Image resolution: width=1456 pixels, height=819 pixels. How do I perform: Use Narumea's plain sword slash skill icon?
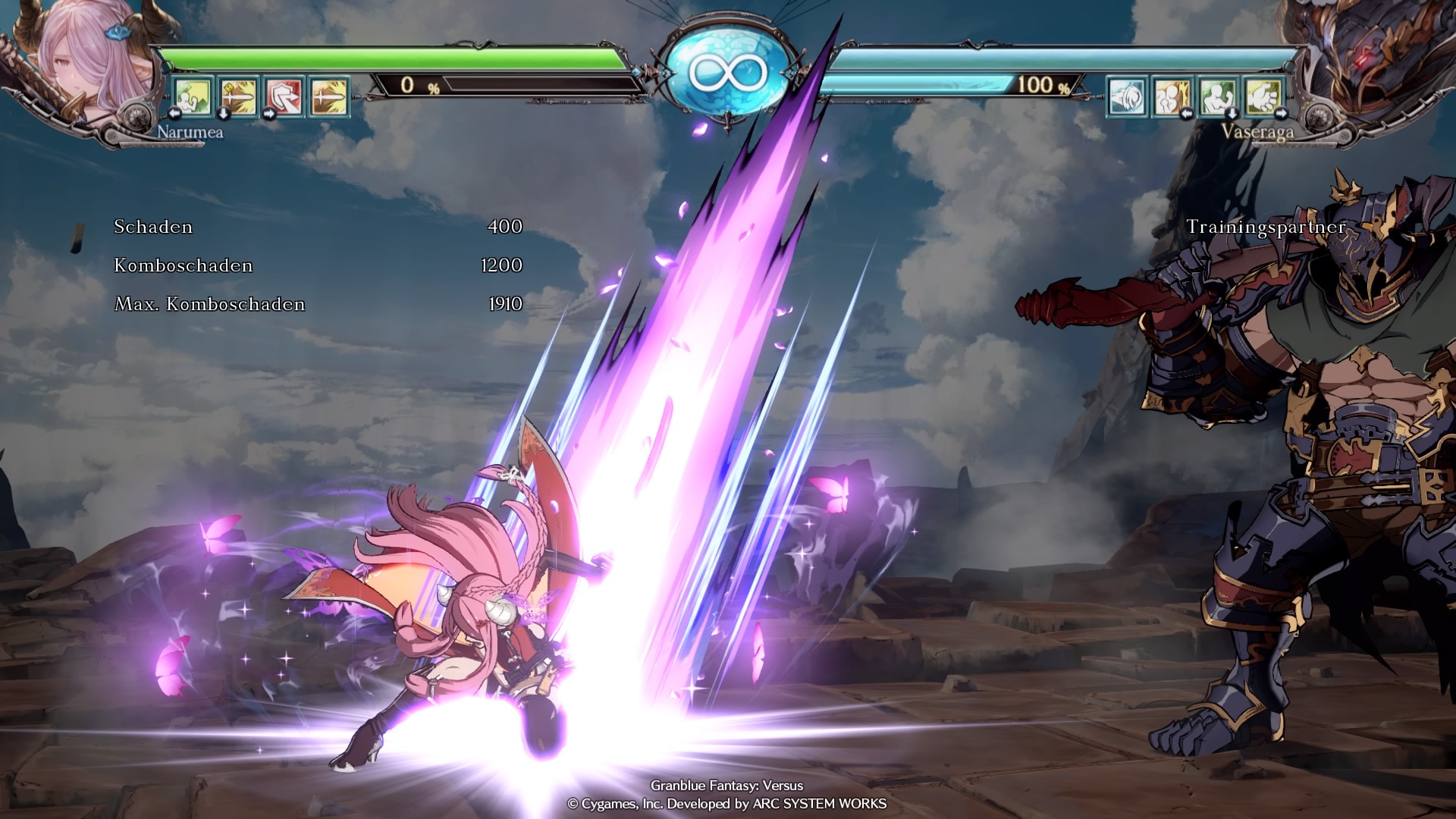click(x=329, y=96)
